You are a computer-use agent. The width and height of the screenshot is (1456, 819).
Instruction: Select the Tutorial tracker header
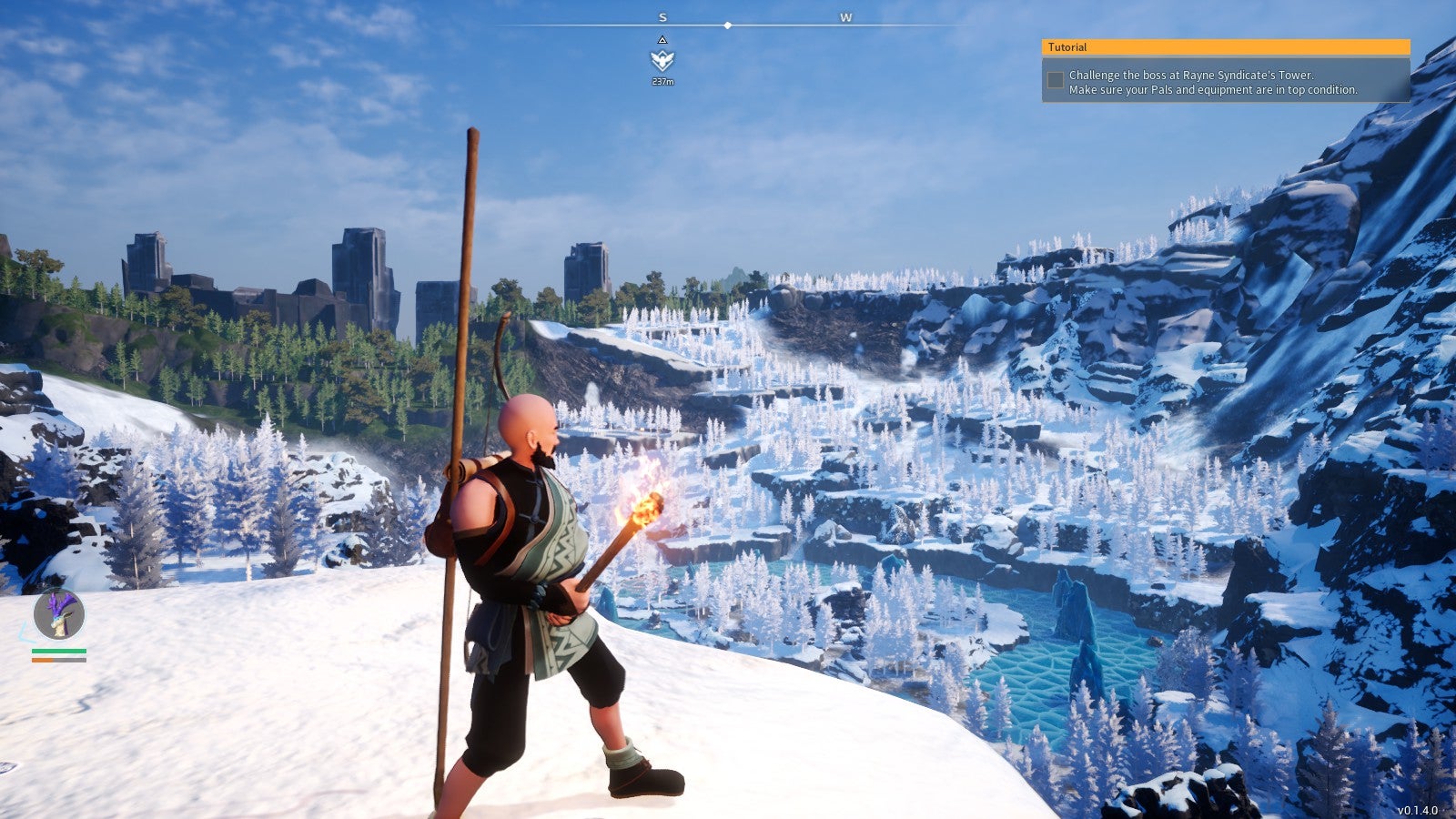pos(1225,47)
